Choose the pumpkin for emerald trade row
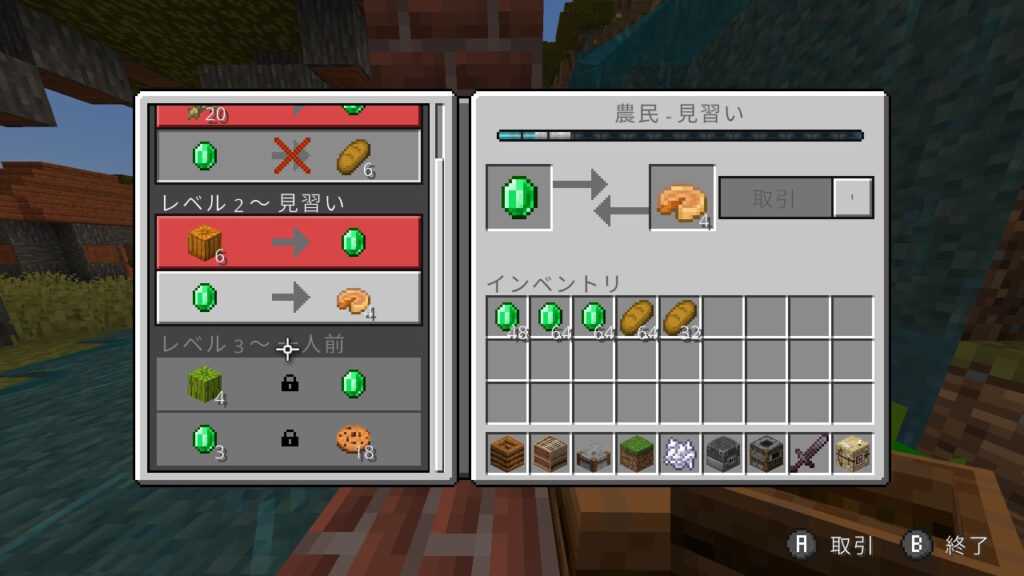The height and width of the screenshot is (576, 1024). tap(288, 243)
